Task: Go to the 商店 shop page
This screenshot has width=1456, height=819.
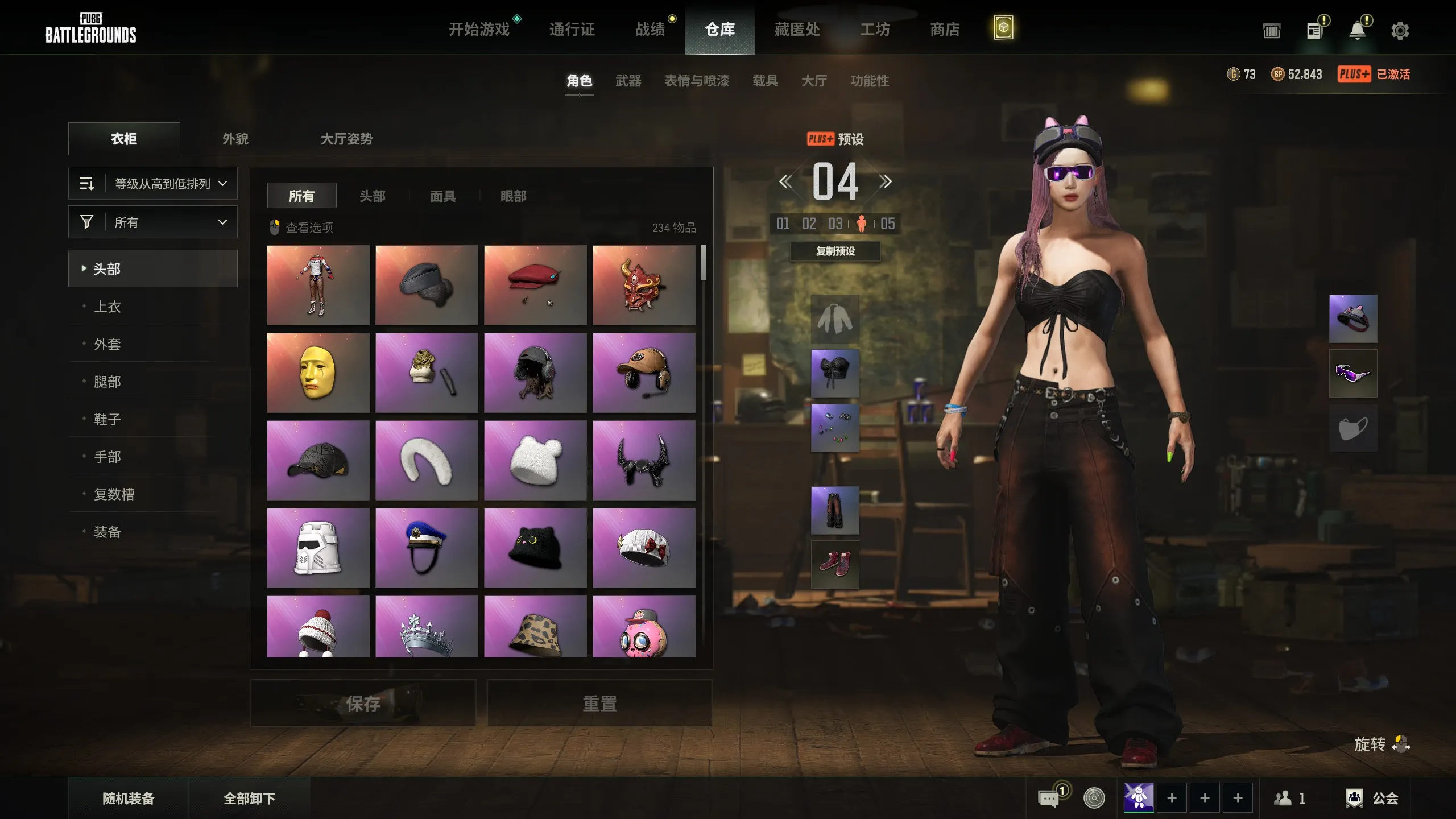Action: 945,29
